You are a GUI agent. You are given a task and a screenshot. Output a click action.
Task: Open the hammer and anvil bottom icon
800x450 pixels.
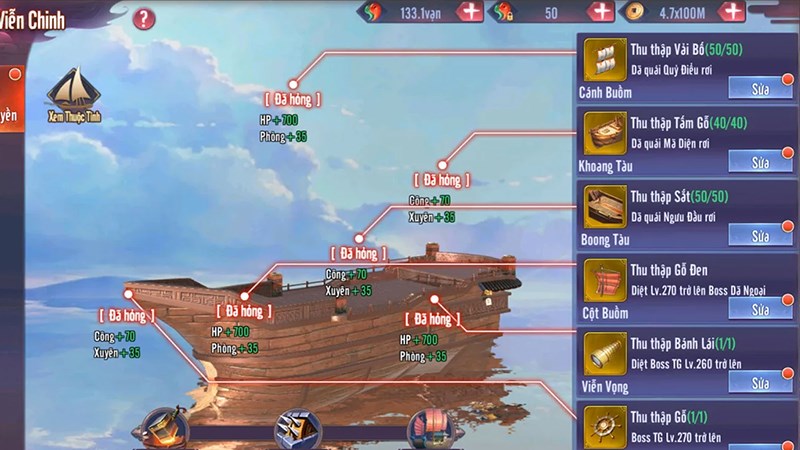coord(165,430)
